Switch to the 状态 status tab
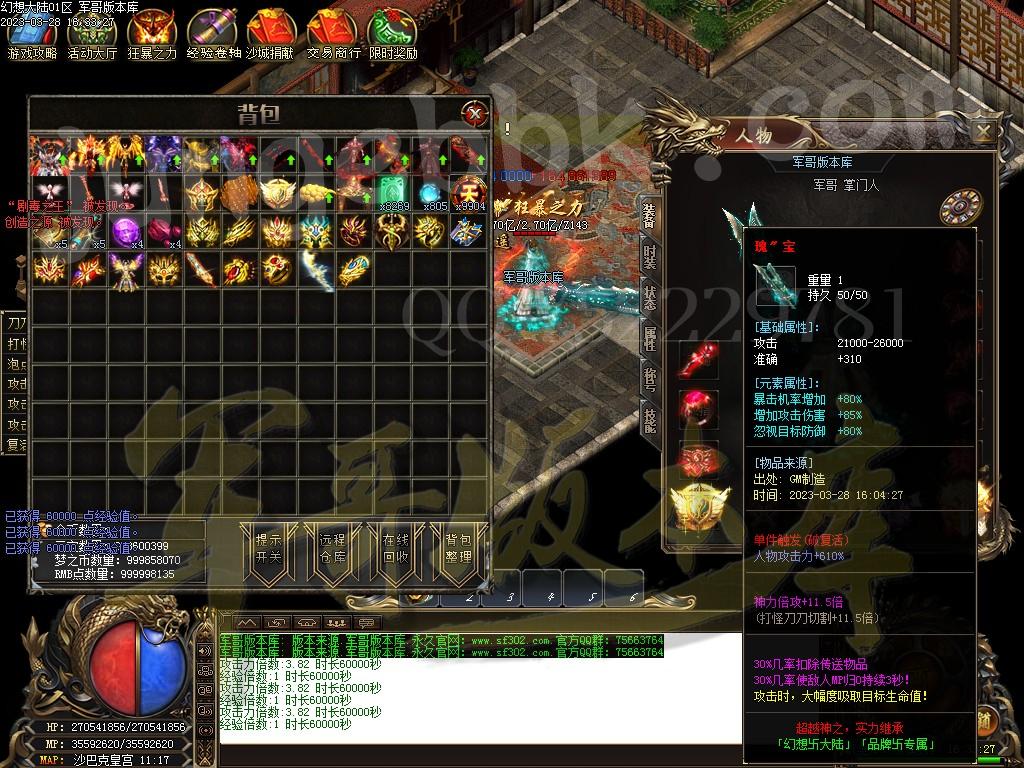This screenshot has width=1024, height=768. (650, 298)
